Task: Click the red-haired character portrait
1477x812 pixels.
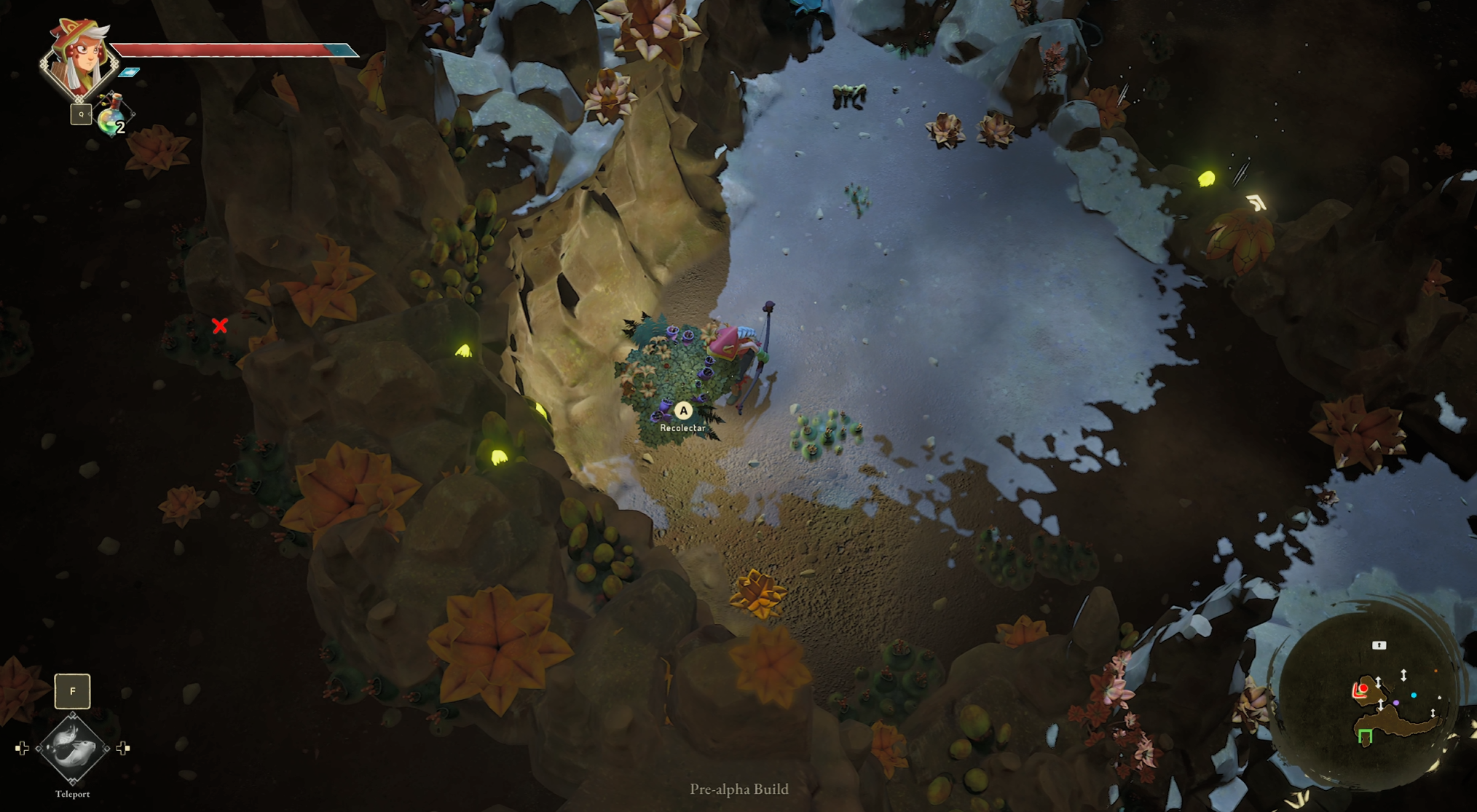Action: (x=79, y=58)
